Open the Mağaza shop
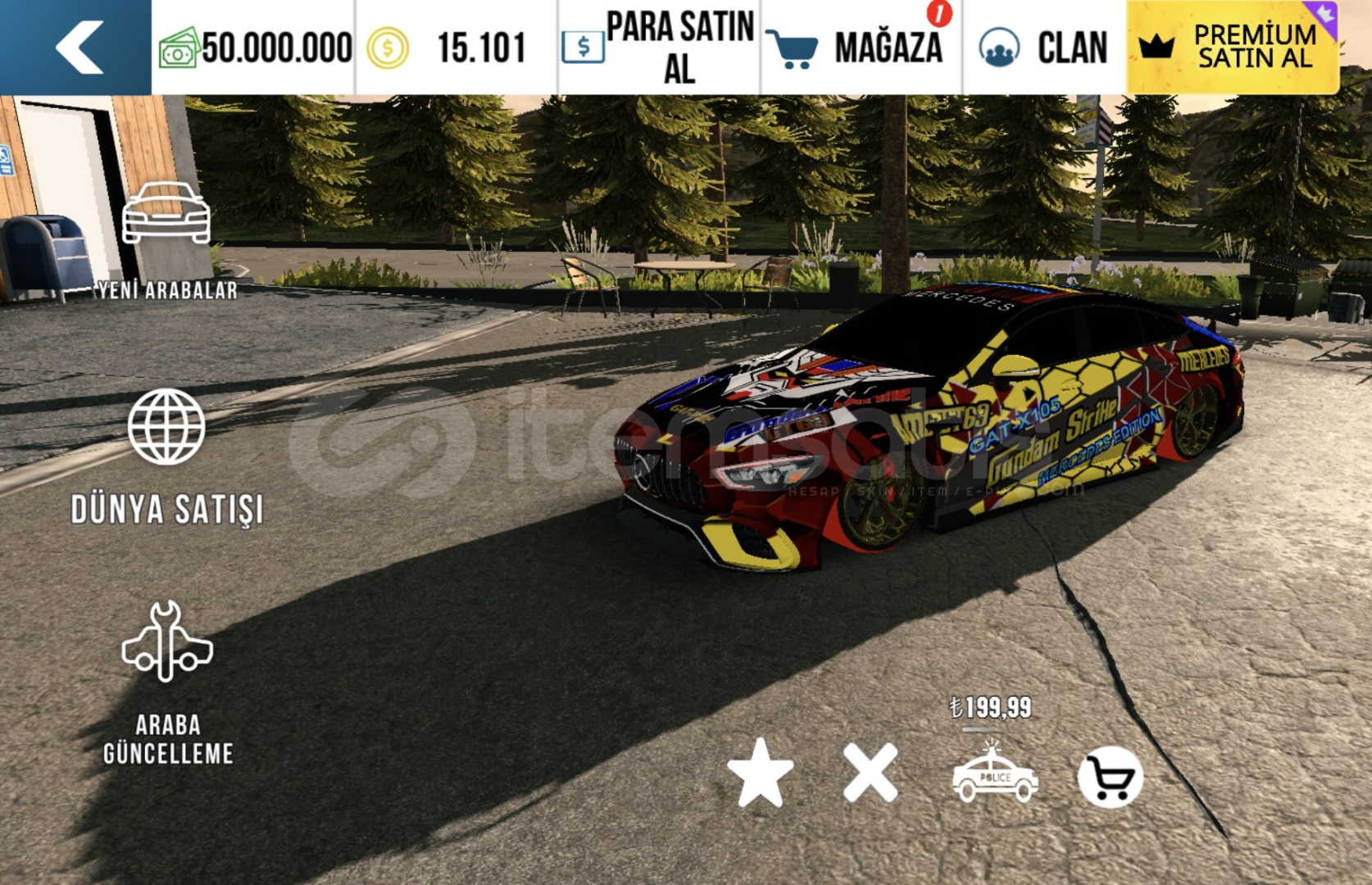This screenshot has width=1372, height=885. pyautogui.click(x=859, y=48)
